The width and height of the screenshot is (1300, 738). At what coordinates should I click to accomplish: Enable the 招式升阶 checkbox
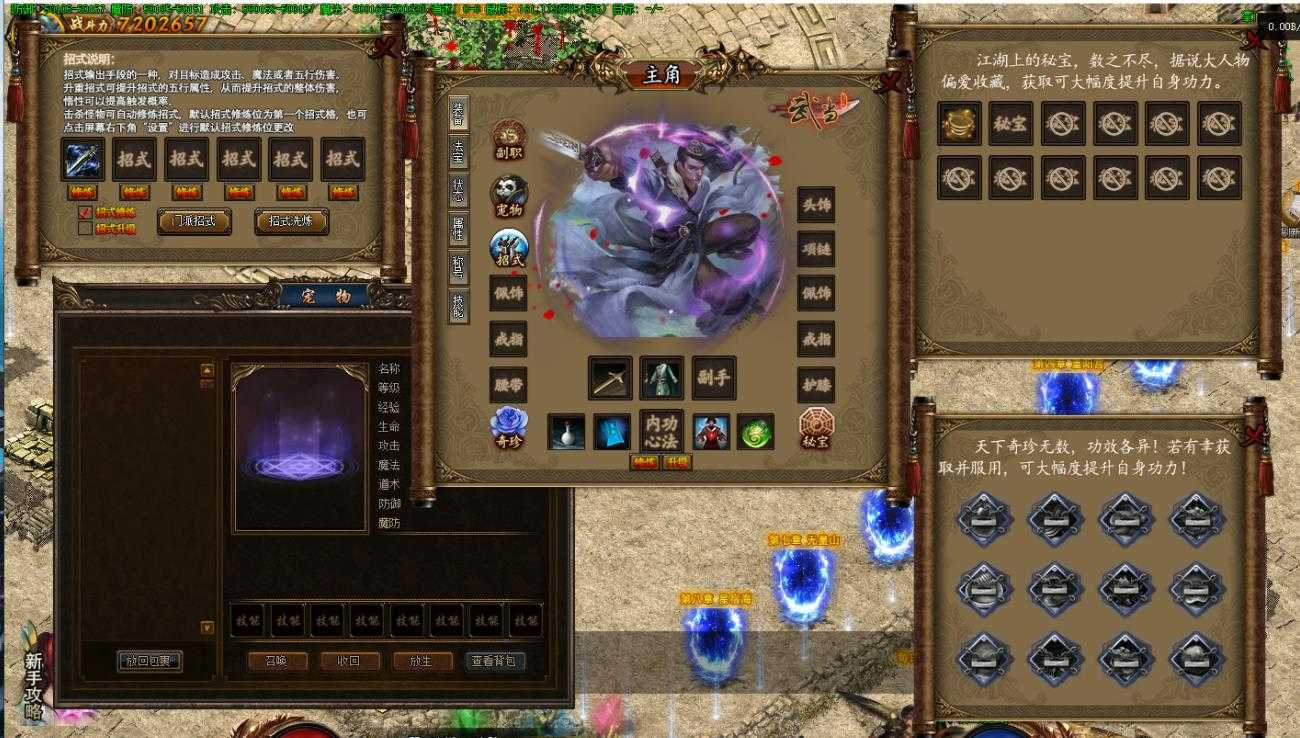point(84,227)
